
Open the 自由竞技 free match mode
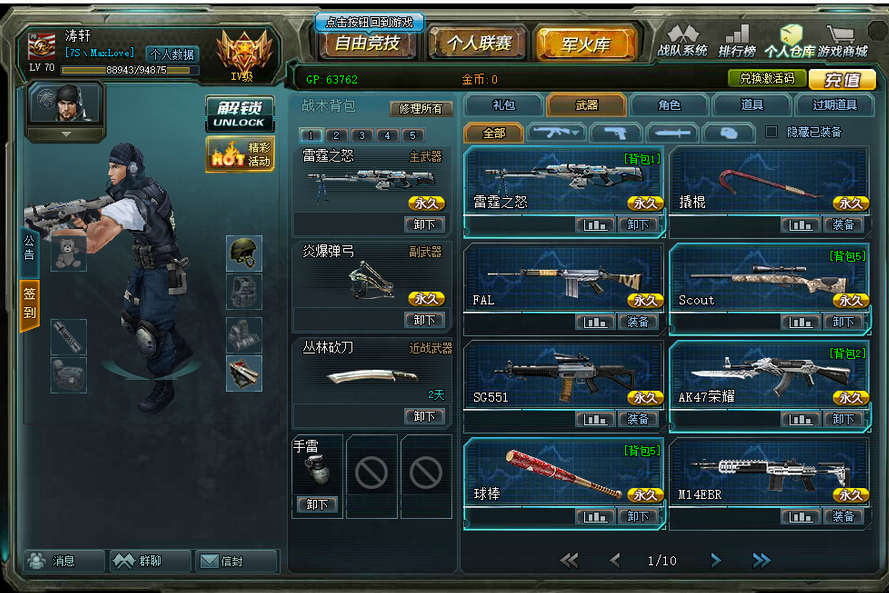pyautogui.click(x=367, y=44)
